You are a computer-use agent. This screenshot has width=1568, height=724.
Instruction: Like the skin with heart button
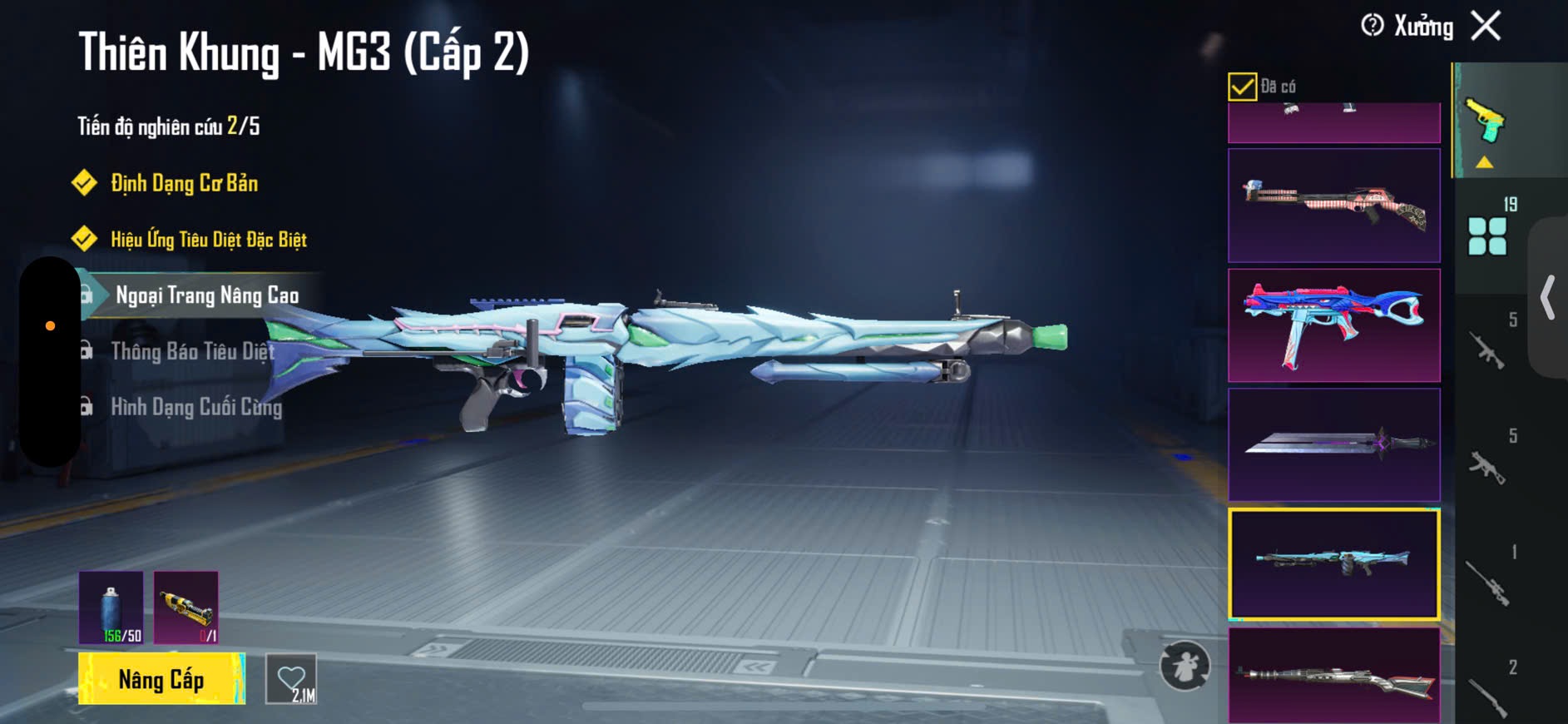click(291, 679)
